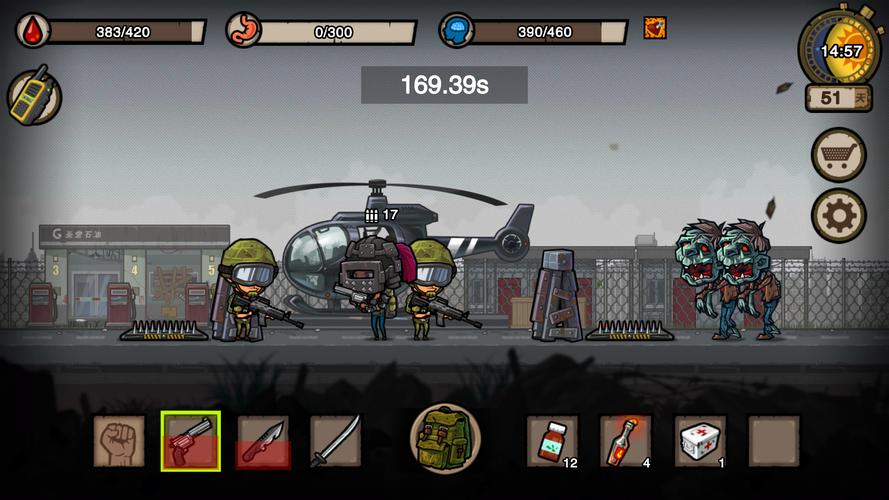Open the shopping cart store
The image size is (889, 500).
[x=838, y=155]
